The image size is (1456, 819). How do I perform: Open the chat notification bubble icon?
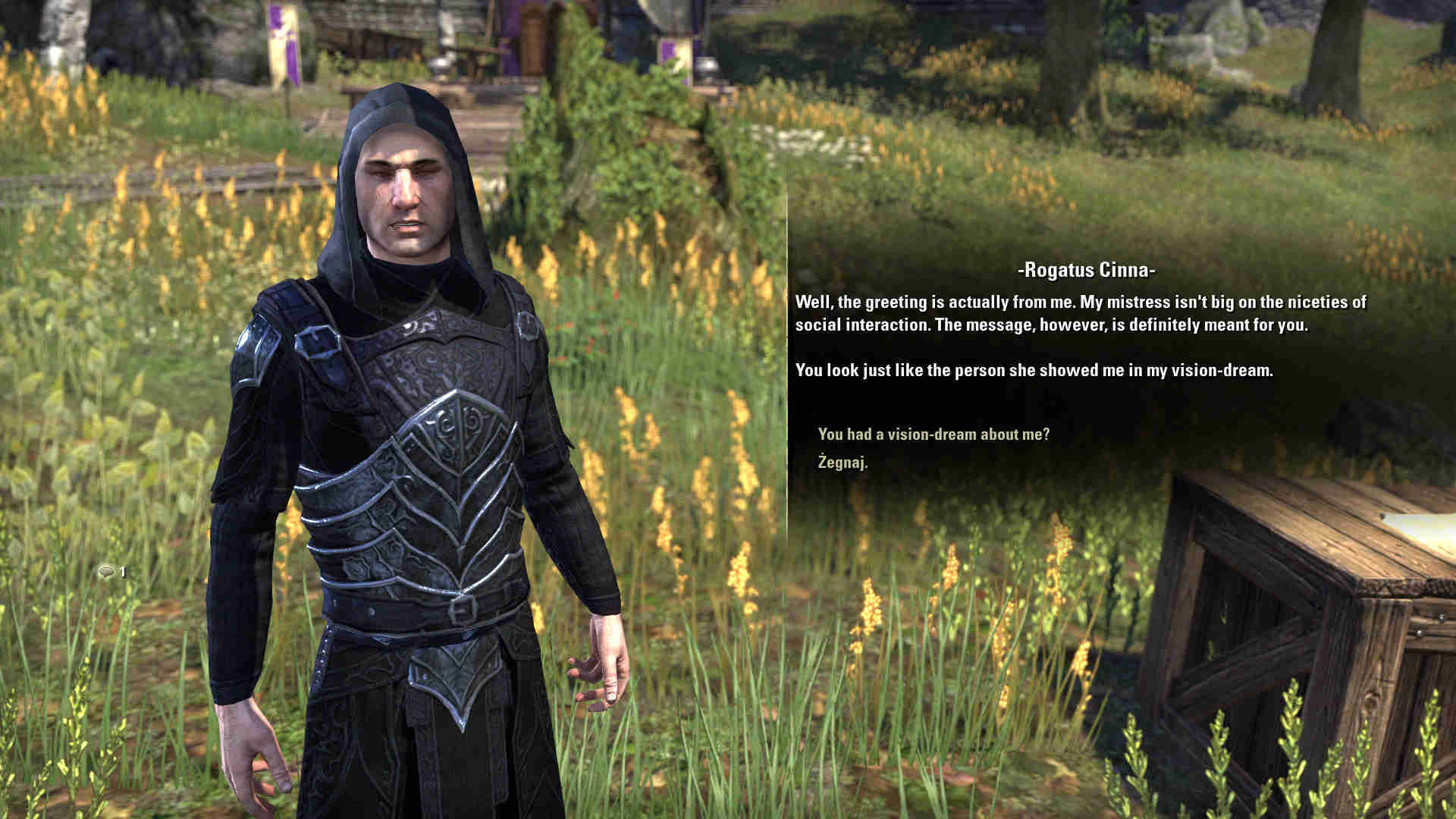point(106,572)
